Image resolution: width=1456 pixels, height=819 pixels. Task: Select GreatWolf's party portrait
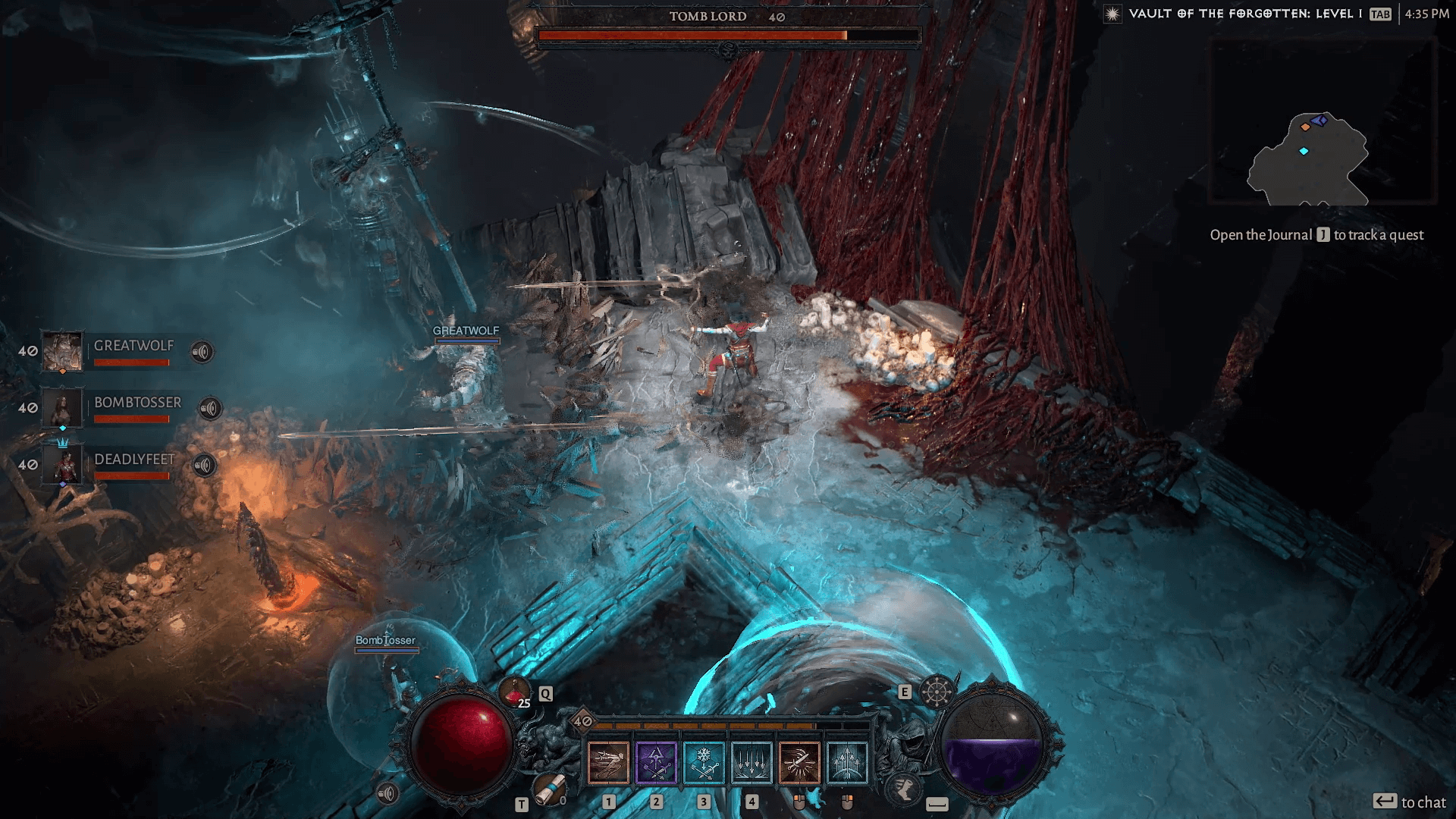pos(61,351)
